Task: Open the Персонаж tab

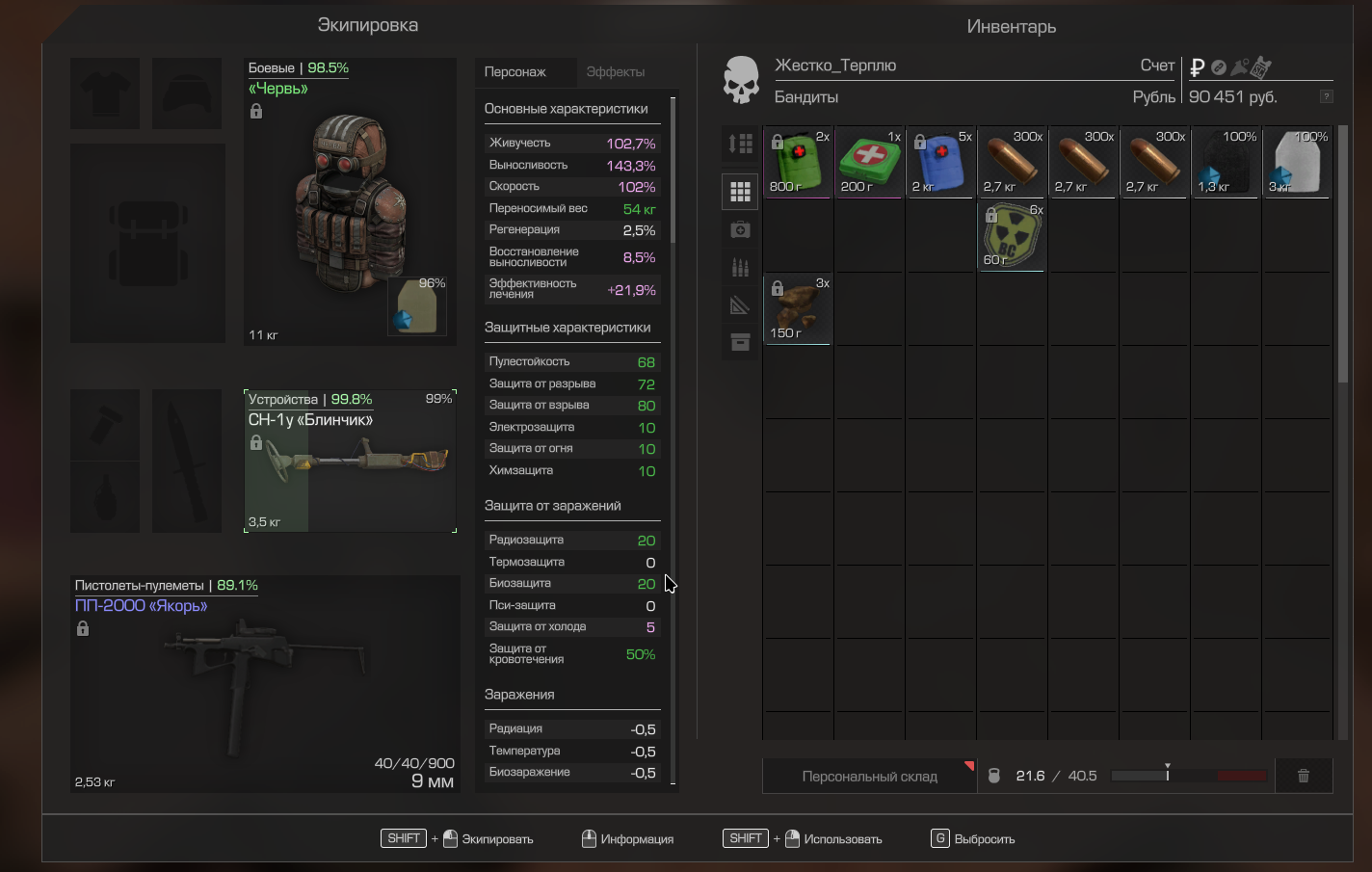Action: click(515, 72)
